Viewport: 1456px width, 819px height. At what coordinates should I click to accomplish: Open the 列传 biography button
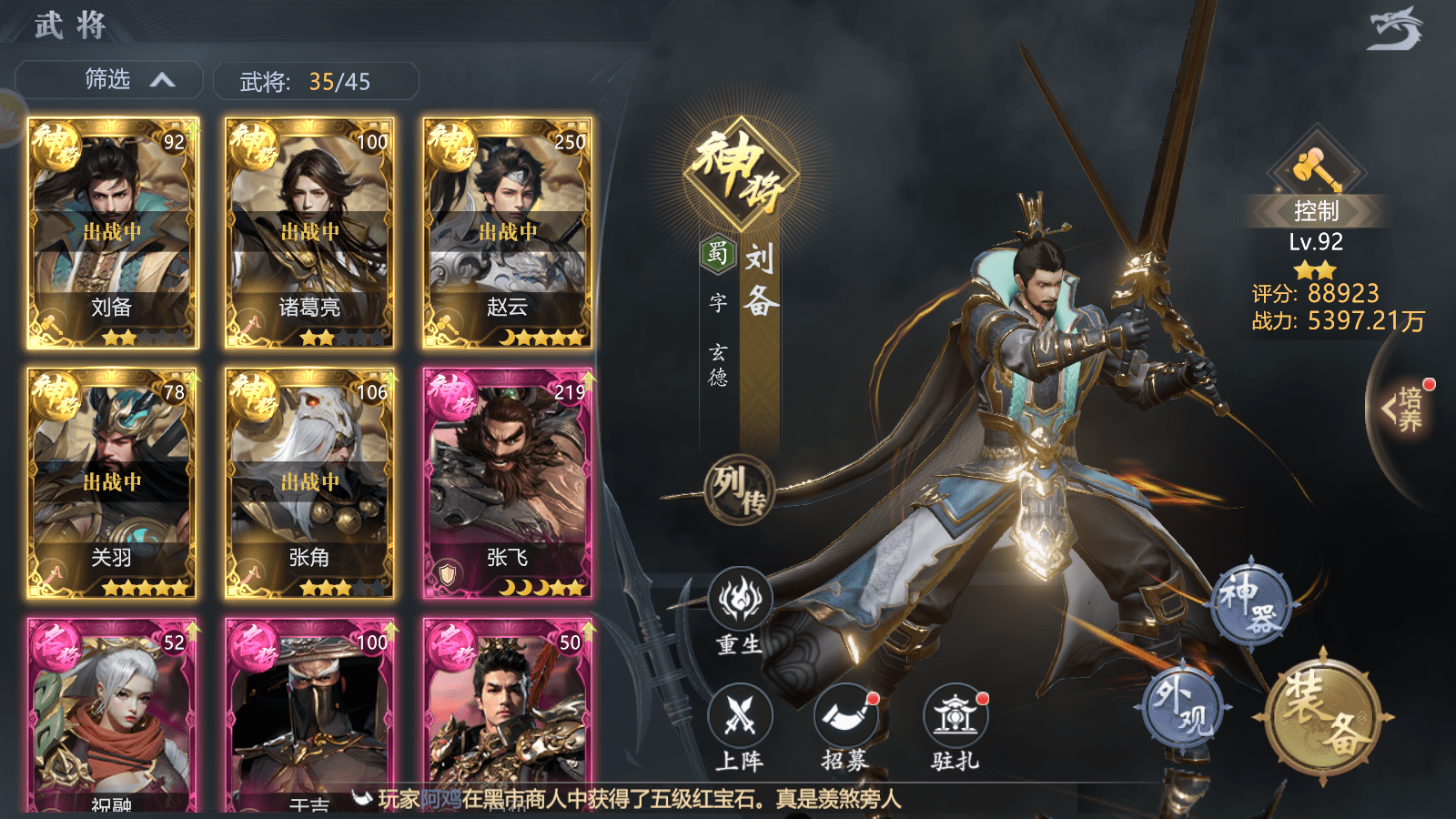739,490
